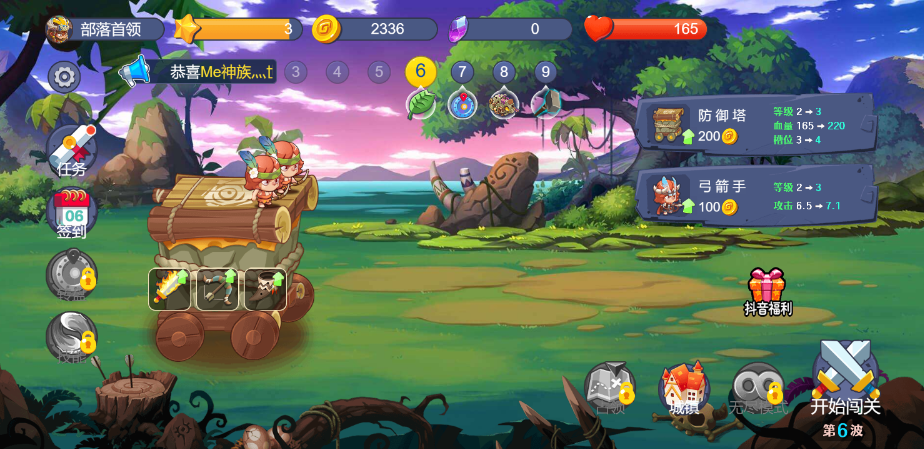
Task: Select wave 9 stage marker
Action: coord(545,72)
